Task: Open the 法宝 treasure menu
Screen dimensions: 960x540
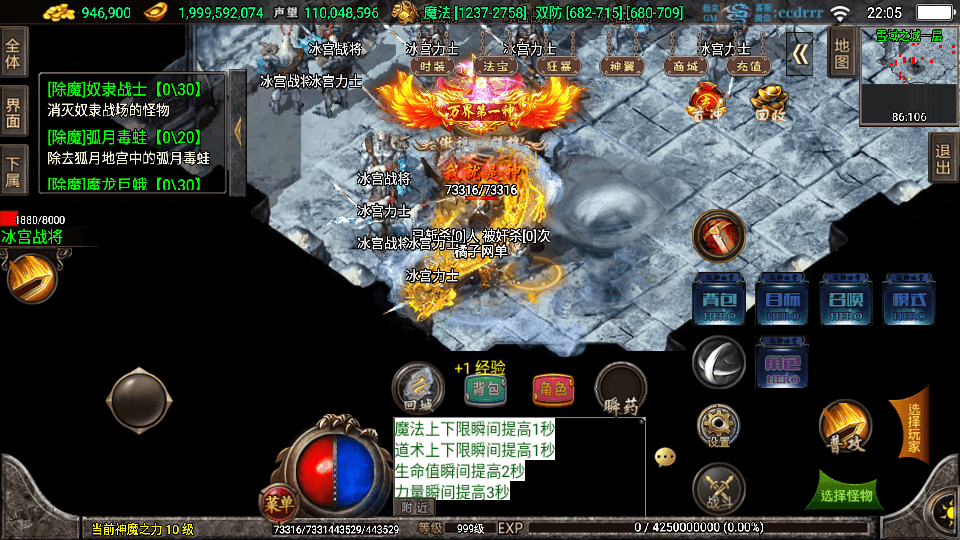Action: tap(495, 66)
